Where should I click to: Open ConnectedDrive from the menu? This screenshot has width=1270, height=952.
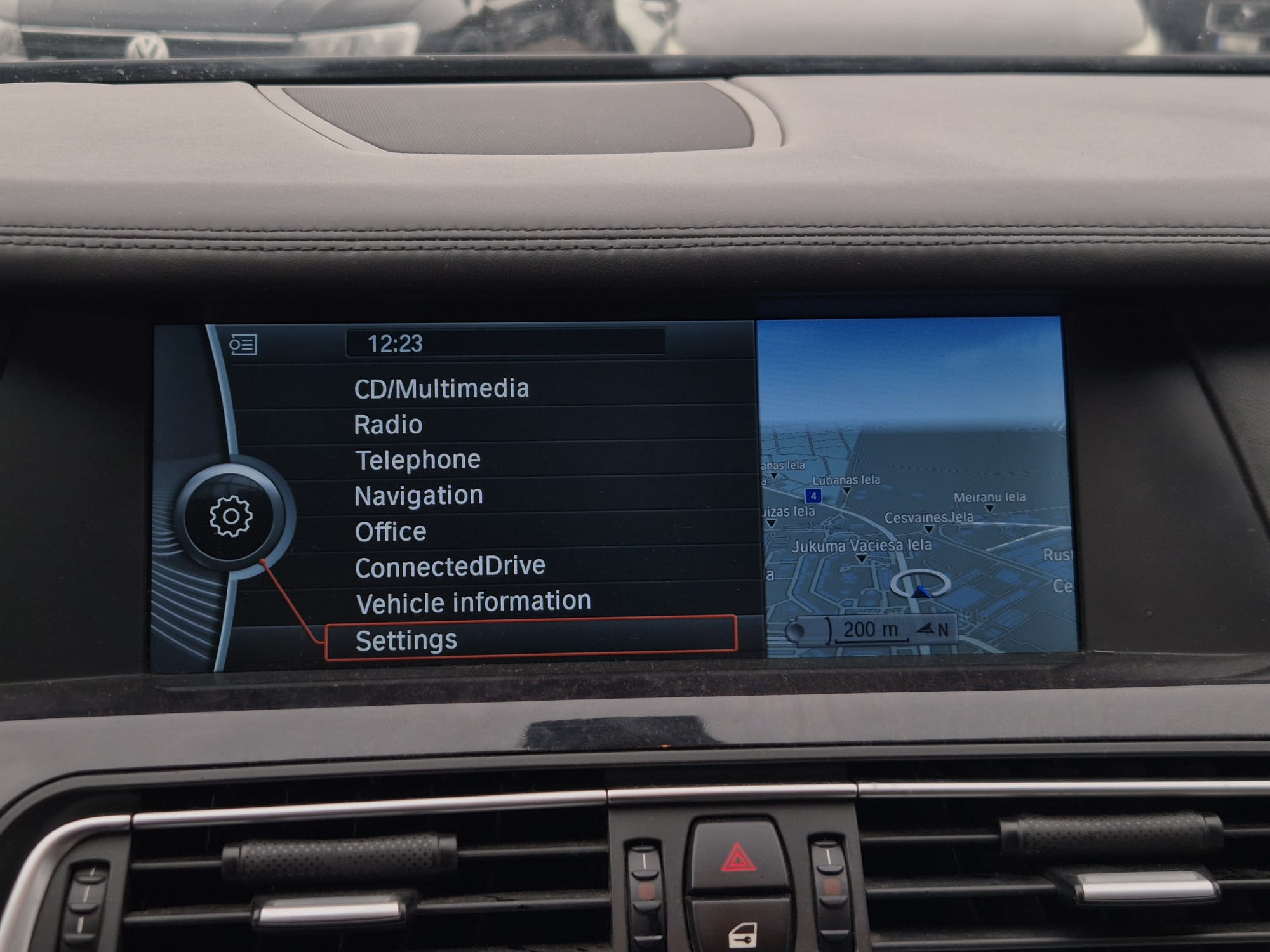click(450, 567)
